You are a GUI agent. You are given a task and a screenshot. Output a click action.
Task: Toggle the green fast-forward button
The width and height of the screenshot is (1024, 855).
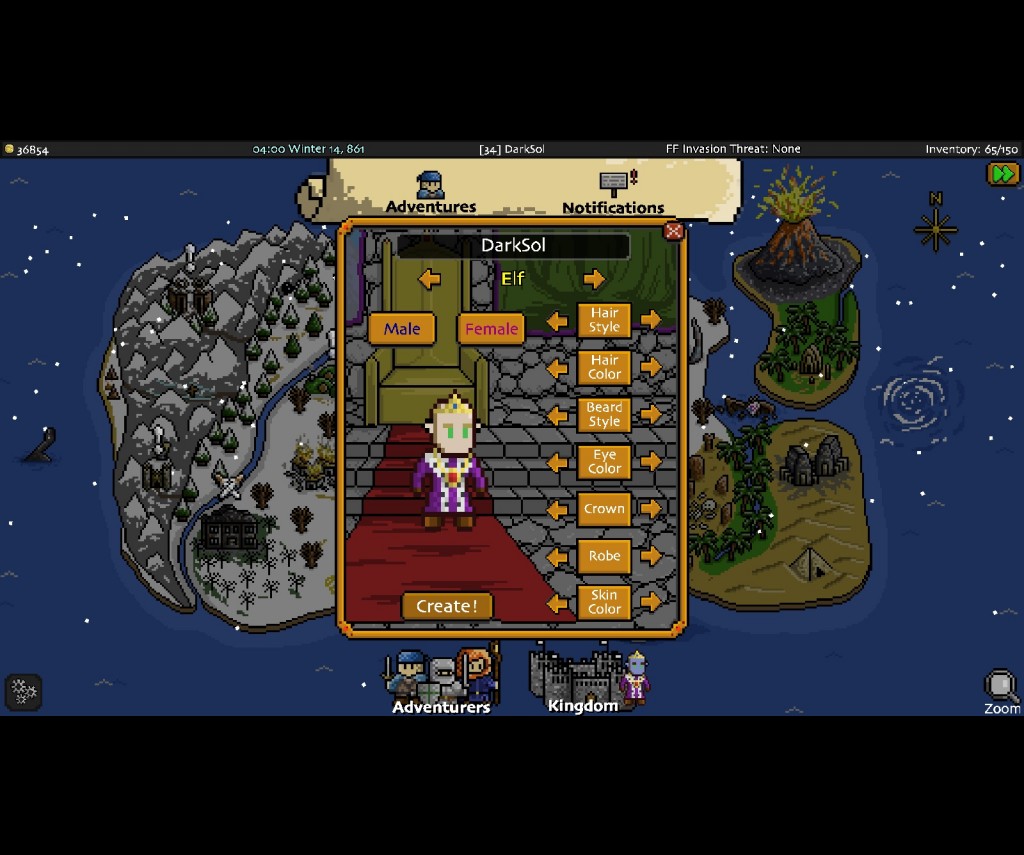[1003, 174]
